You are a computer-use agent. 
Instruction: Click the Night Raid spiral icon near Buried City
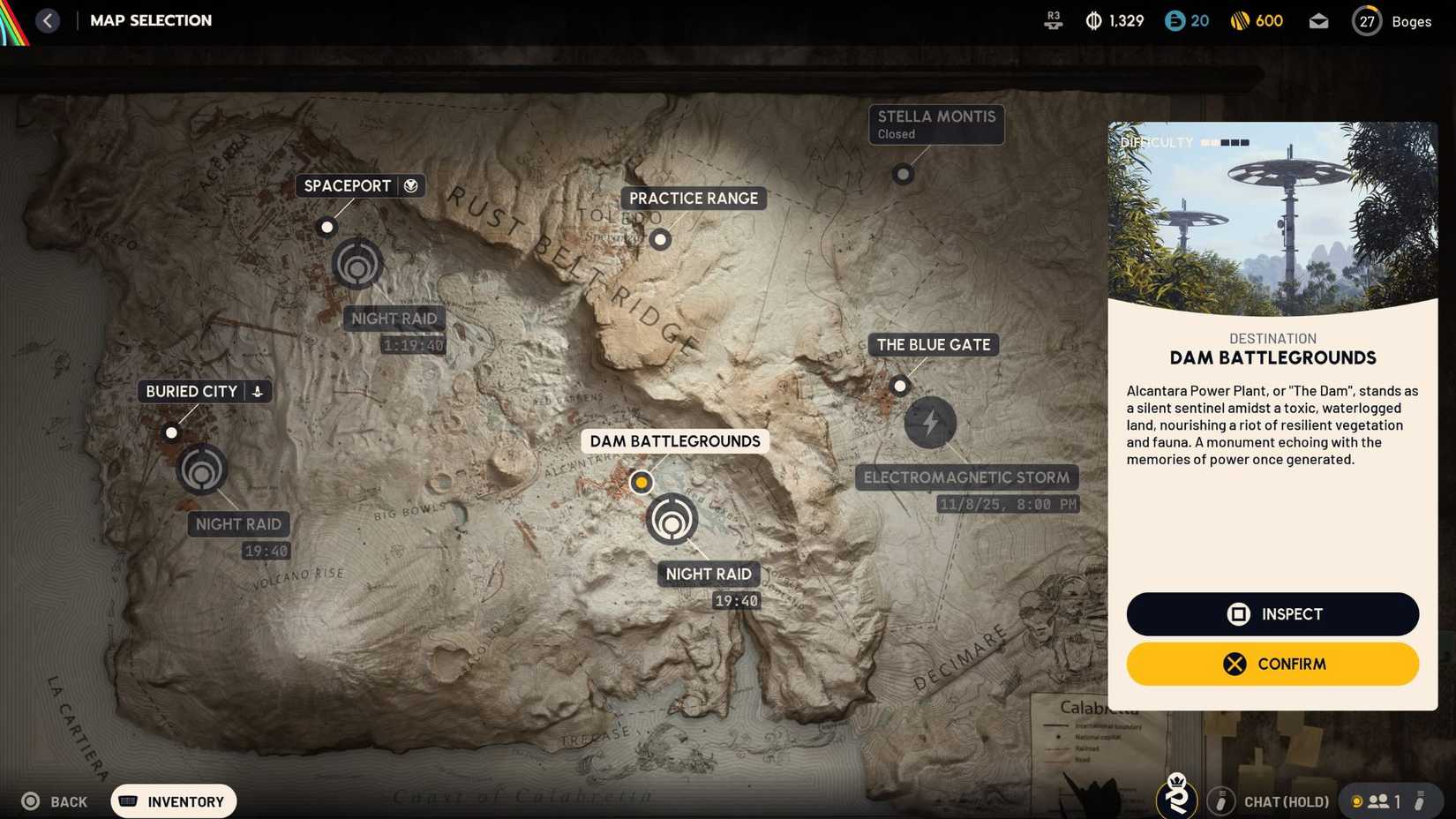[201, 470]
